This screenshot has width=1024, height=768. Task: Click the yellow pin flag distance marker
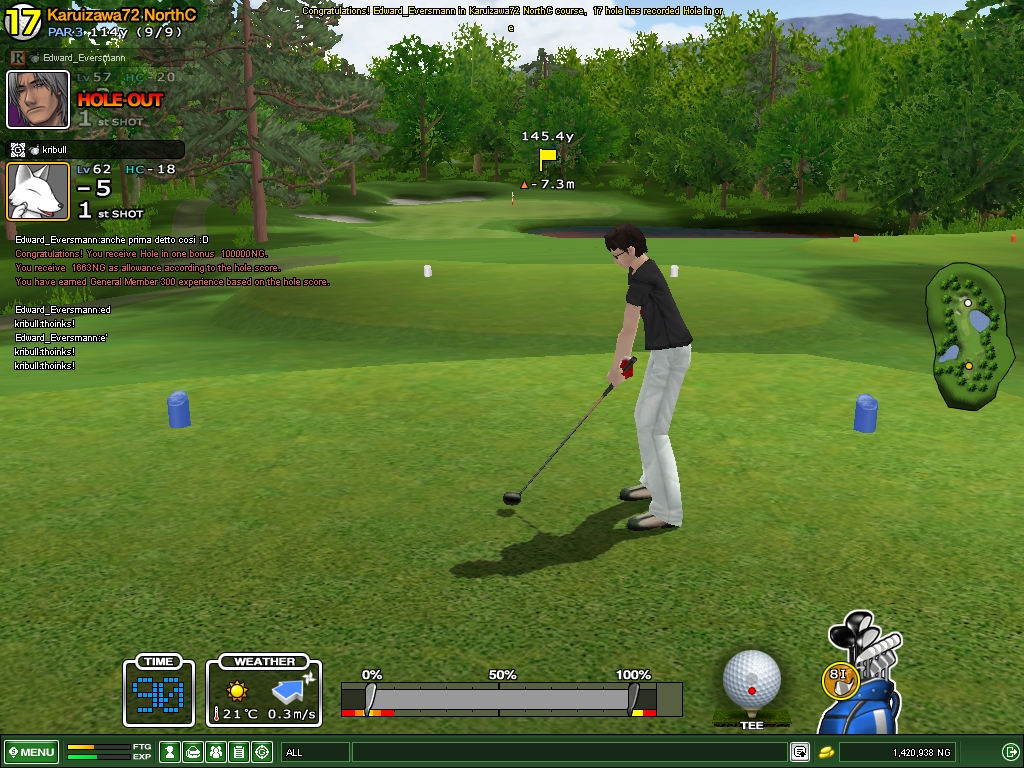(547, 158)
